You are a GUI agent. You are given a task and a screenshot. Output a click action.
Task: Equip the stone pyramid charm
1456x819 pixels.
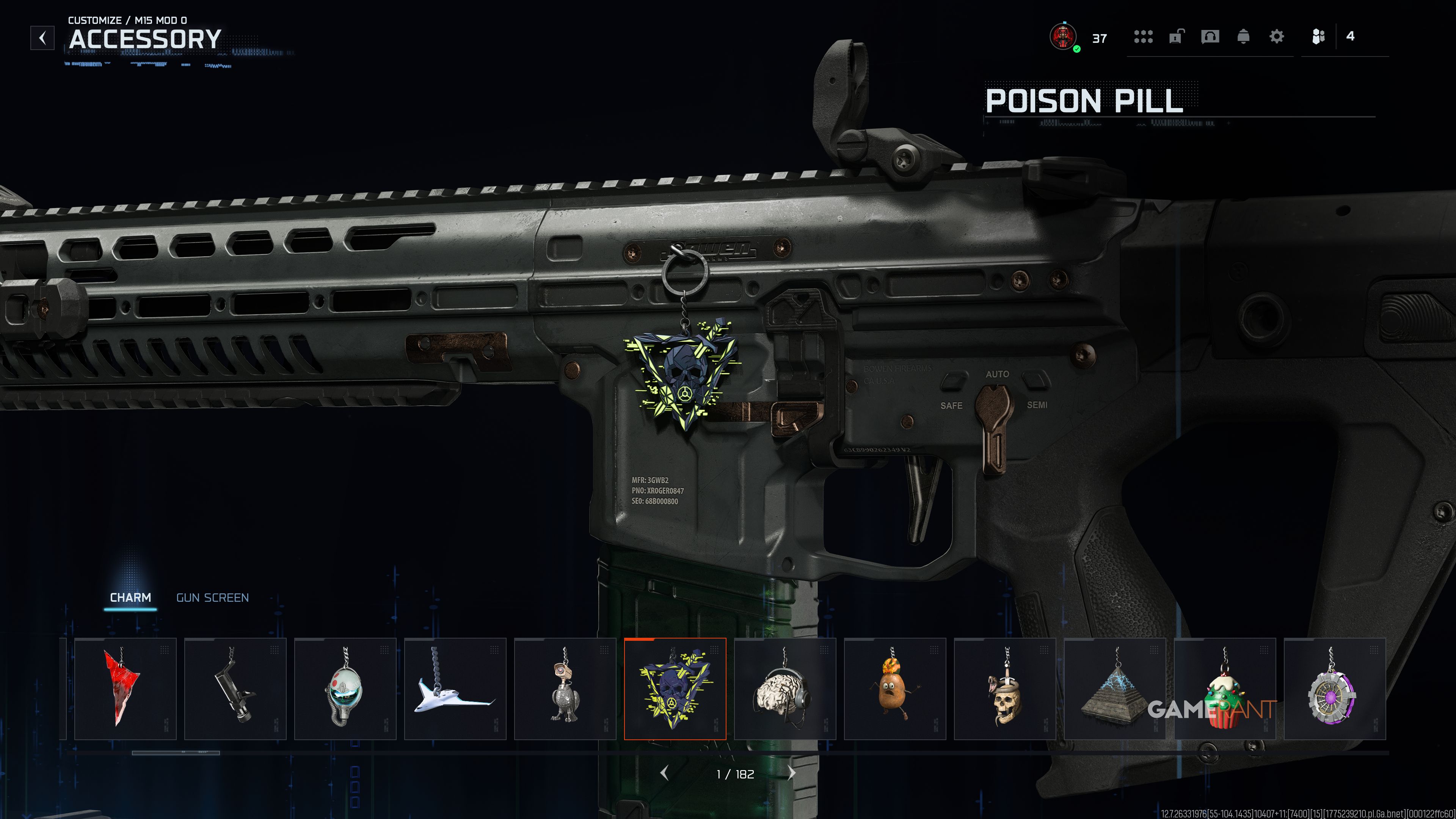coord(1115,689)
